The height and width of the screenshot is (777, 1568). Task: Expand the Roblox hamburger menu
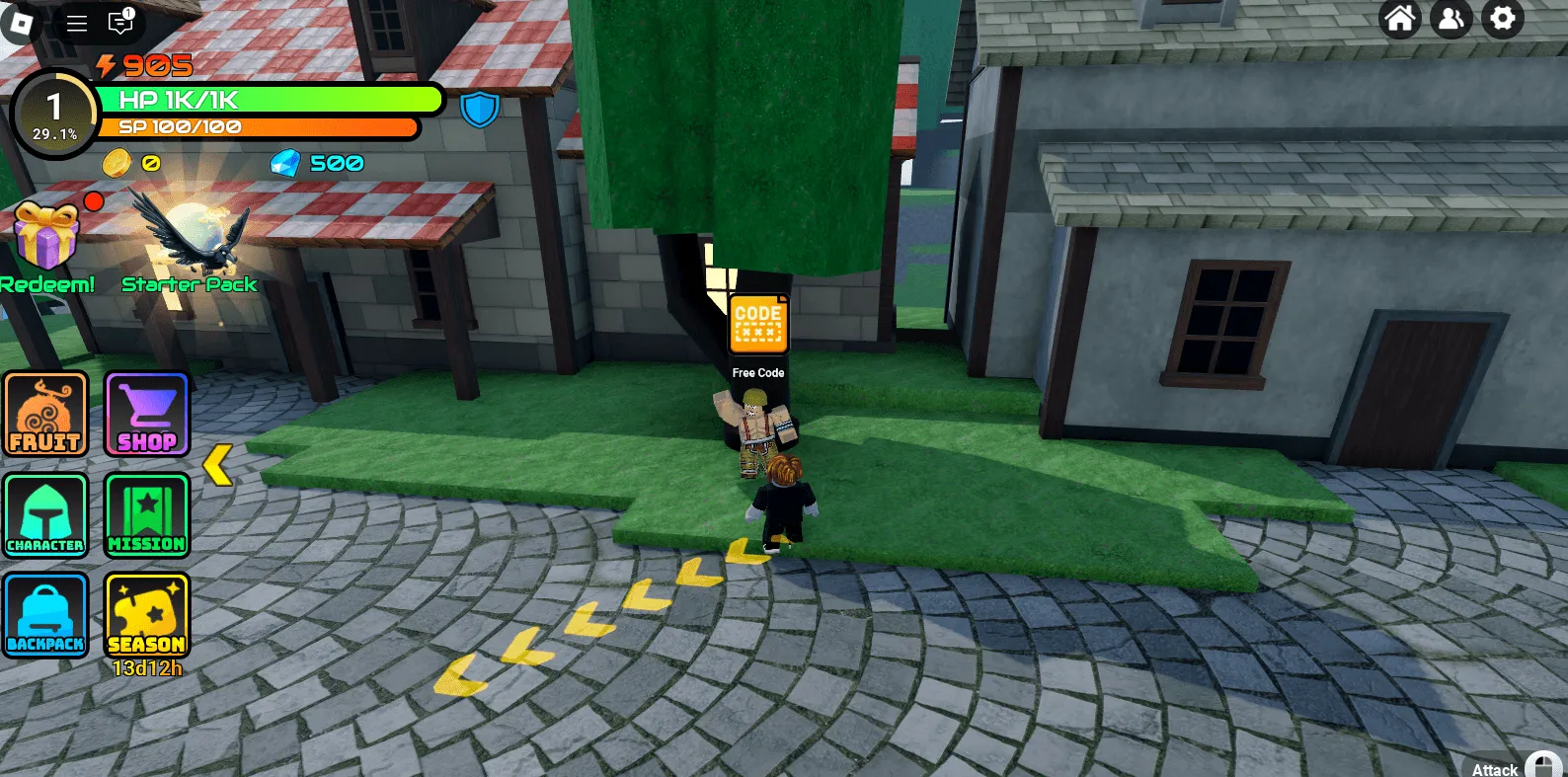pos(76,24)
